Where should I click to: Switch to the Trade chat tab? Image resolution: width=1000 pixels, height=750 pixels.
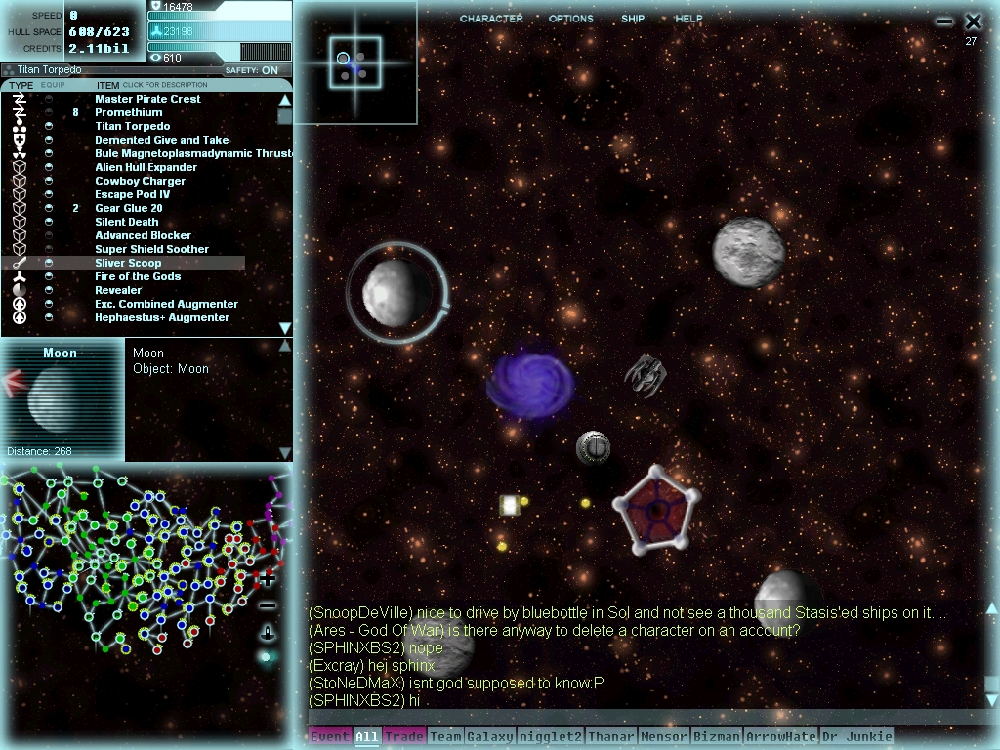[x=404, y=737]
